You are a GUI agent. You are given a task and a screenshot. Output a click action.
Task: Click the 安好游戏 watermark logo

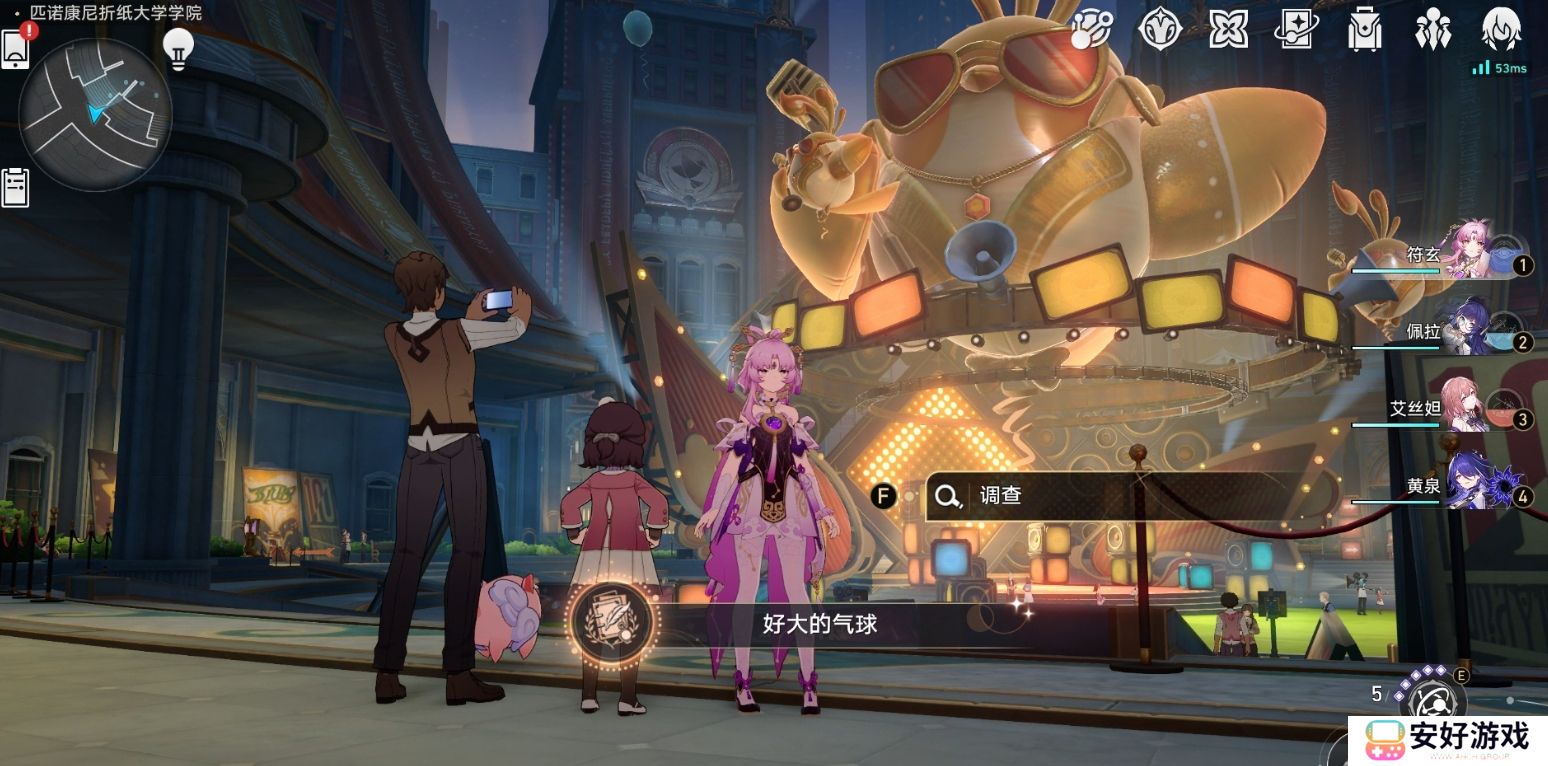(1448, 740)
